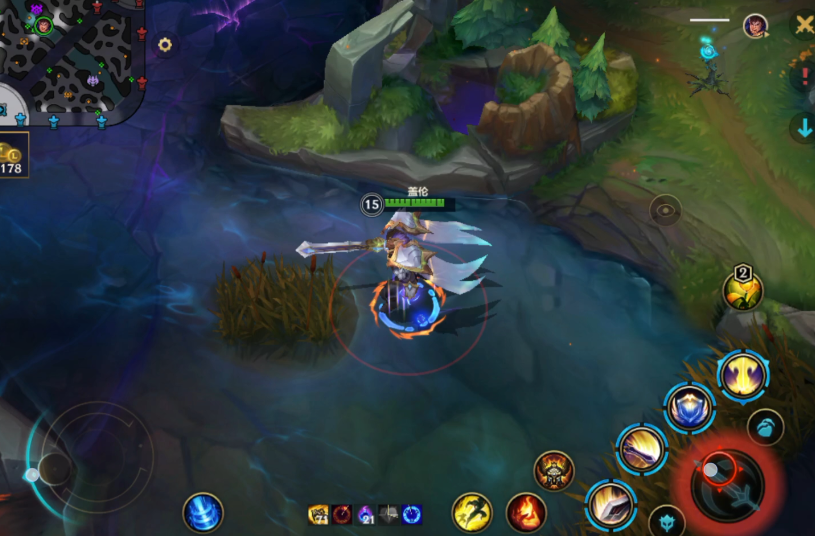Tap the blue swirling recall button
Viewport: 815px width, 536px height.
[x=203, y=513]
